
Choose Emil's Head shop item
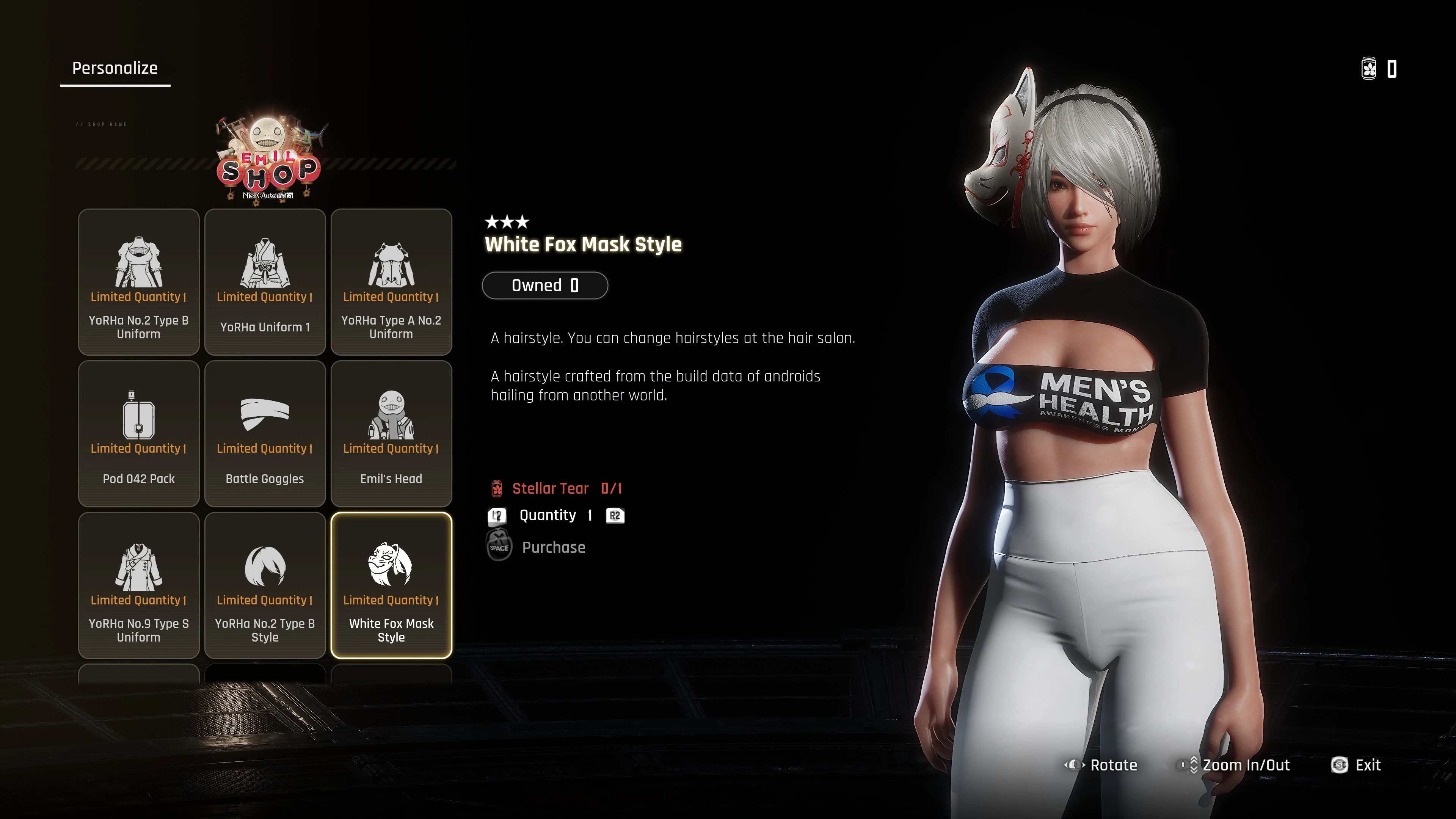391,433
